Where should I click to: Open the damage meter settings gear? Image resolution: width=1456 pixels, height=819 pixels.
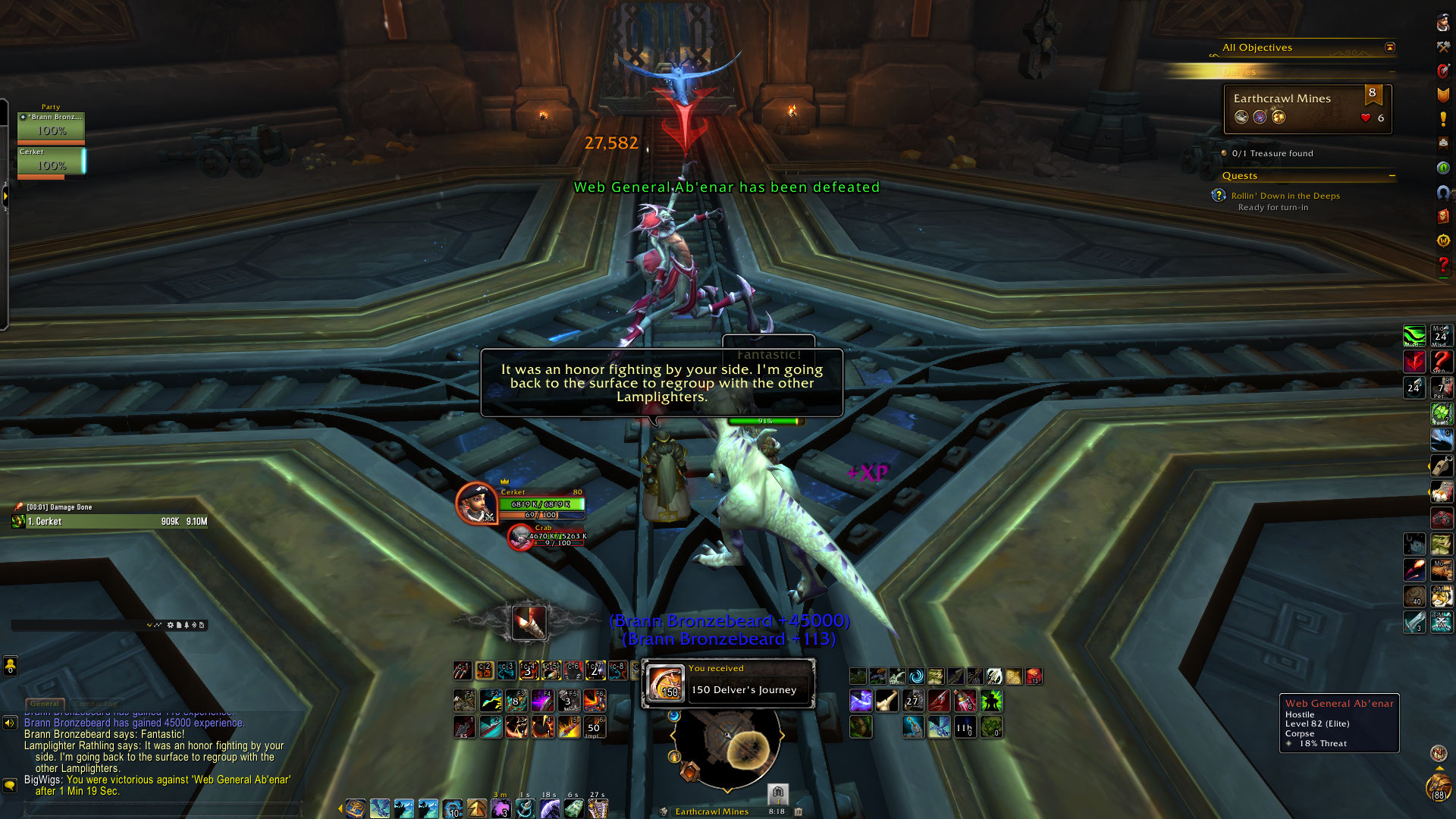pos(170,625)
